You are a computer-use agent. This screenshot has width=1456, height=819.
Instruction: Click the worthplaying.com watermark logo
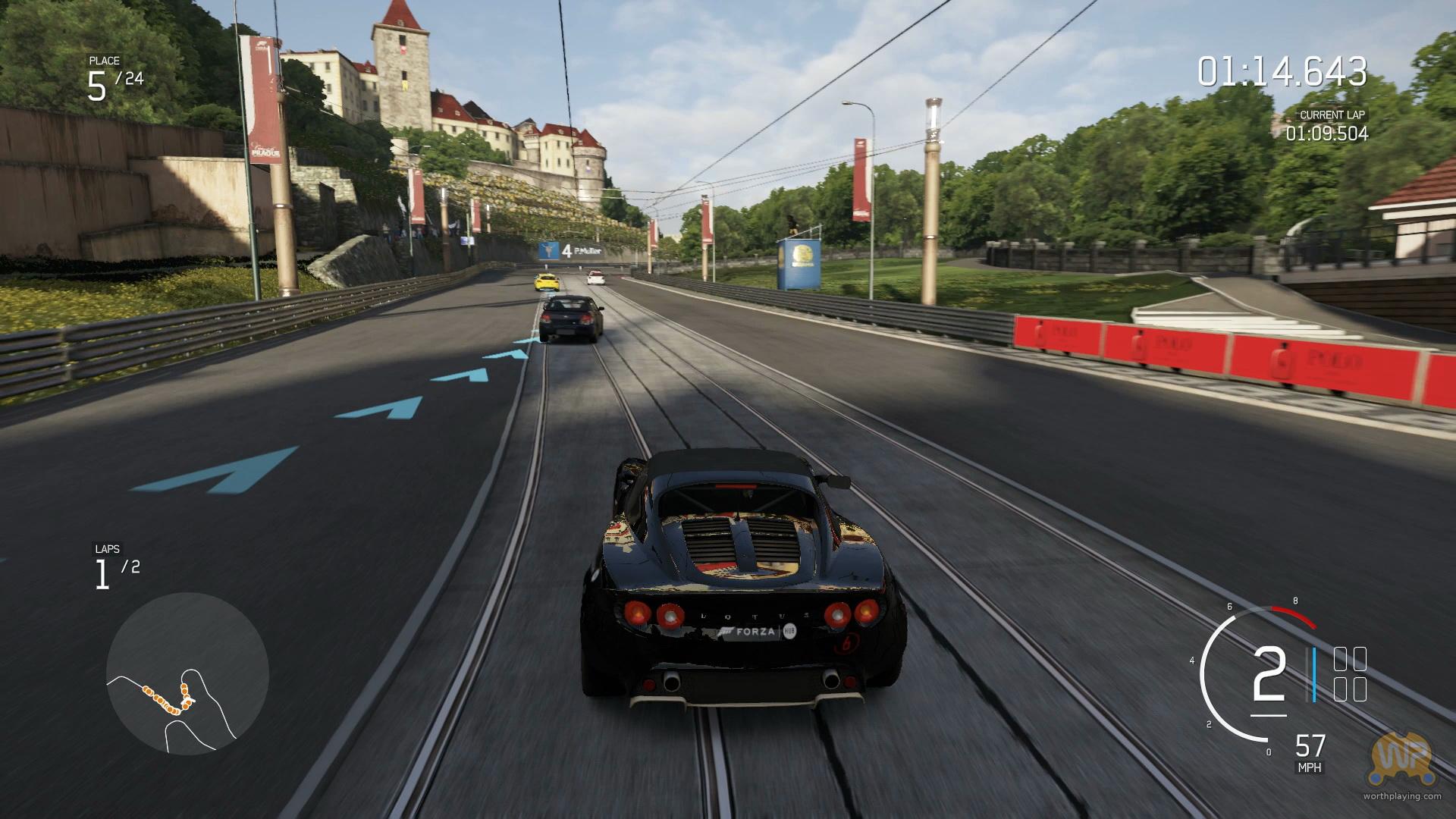[1401, 760]
